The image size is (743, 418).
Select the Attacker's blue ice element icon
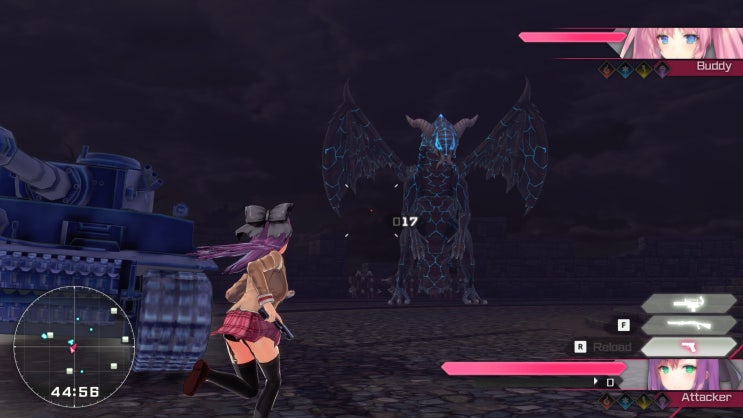pyautogui.click(x=624, y=403)
